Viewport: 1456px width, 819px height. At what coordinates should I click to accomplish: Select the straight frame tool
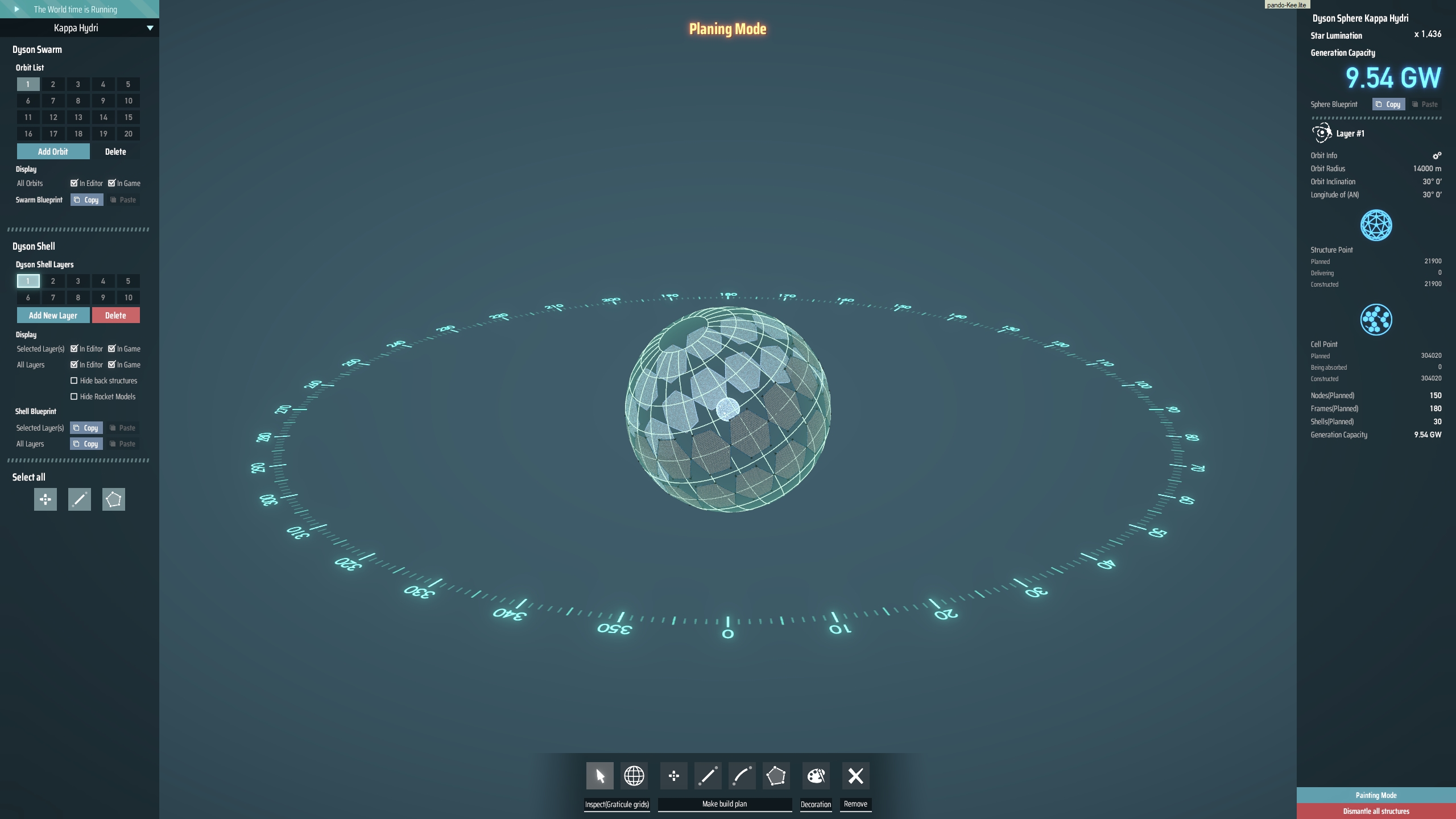click(709, 775)
